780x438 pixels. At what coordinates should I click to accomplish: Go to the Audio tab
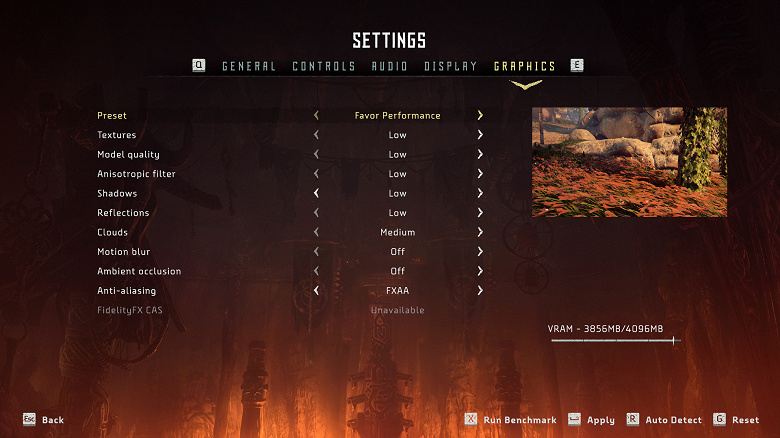(389, 66)
